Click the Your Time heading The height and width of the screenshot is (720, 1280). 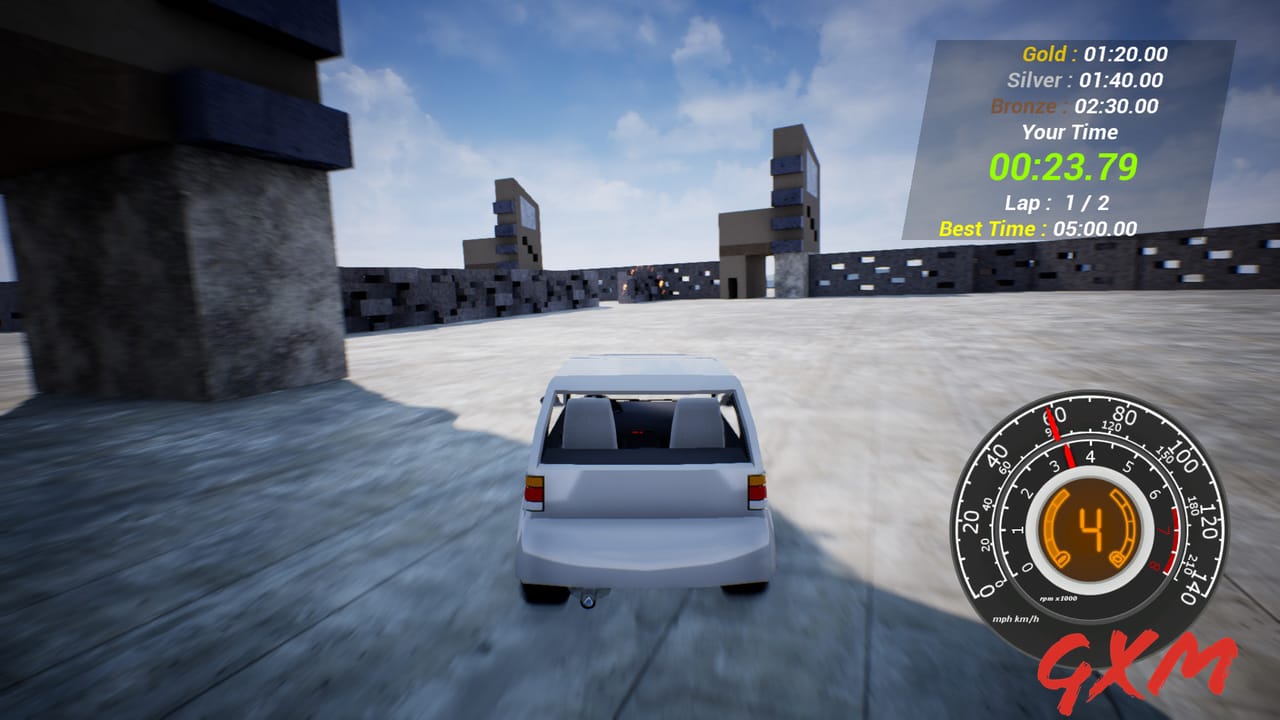tap(1069, 132)
